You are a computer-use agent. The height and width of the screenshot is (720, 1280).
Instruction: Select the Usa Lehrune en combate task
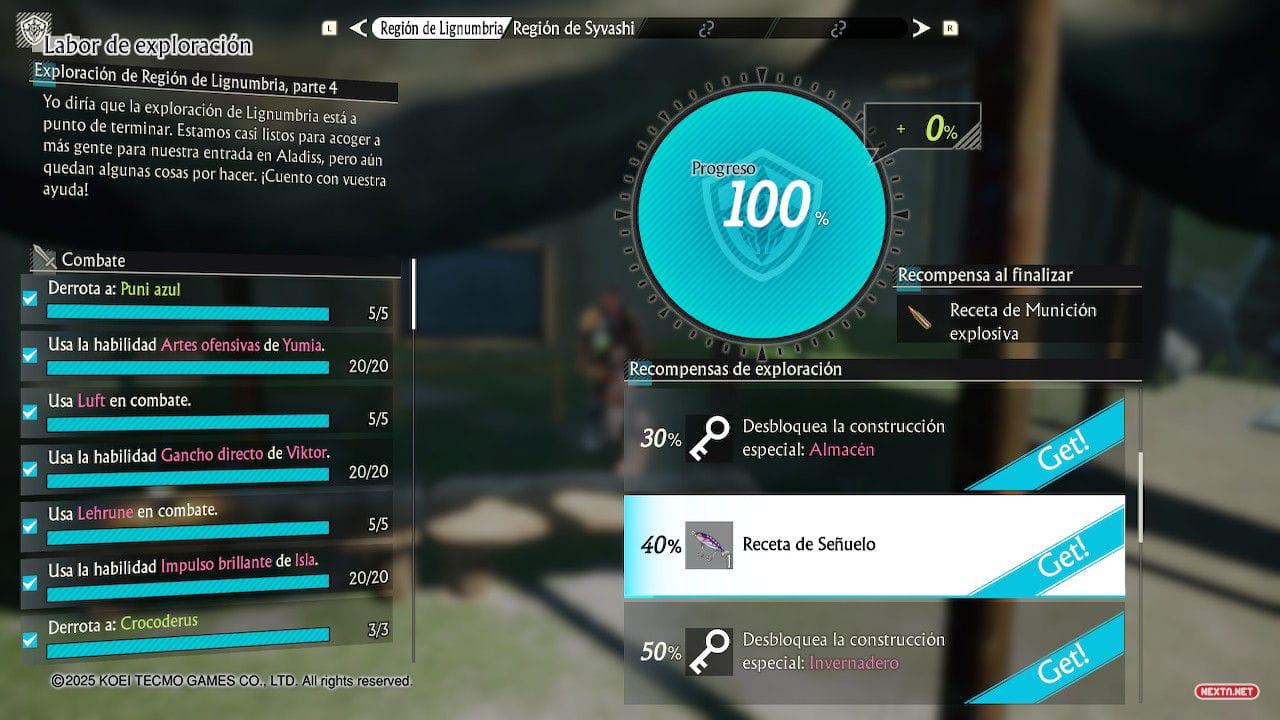tap(208, 519)
